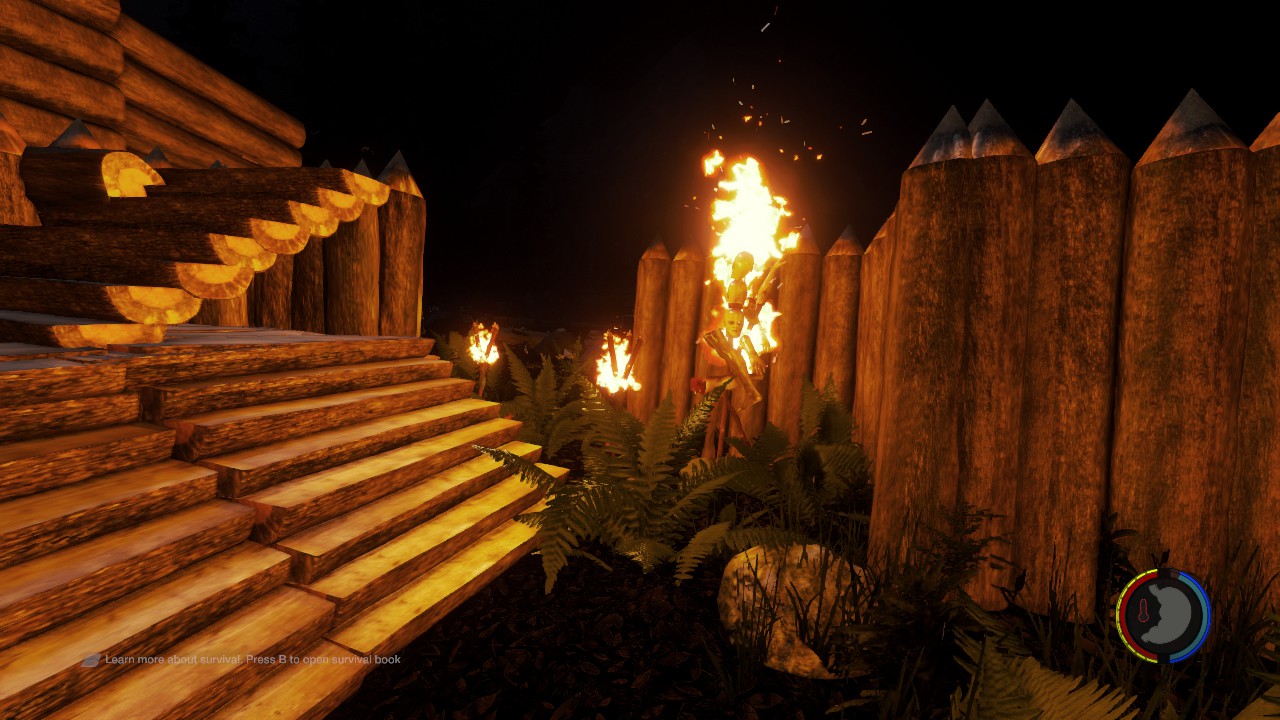The image size is (1280, 720).
Task: Click the survival book hint message
Action: [x=252, y=660]
